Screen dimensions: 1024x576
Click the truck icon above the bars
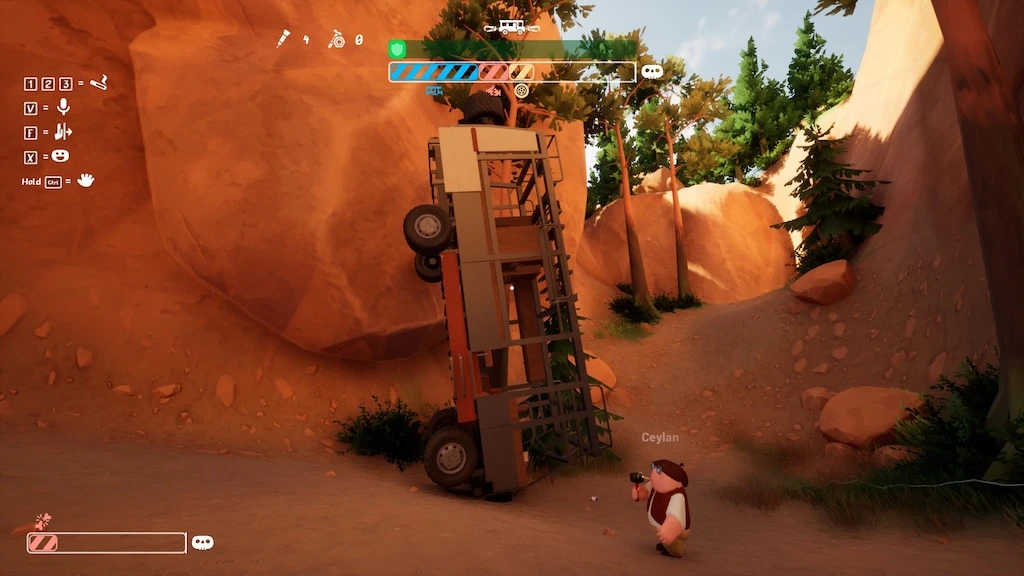(511, 27)
